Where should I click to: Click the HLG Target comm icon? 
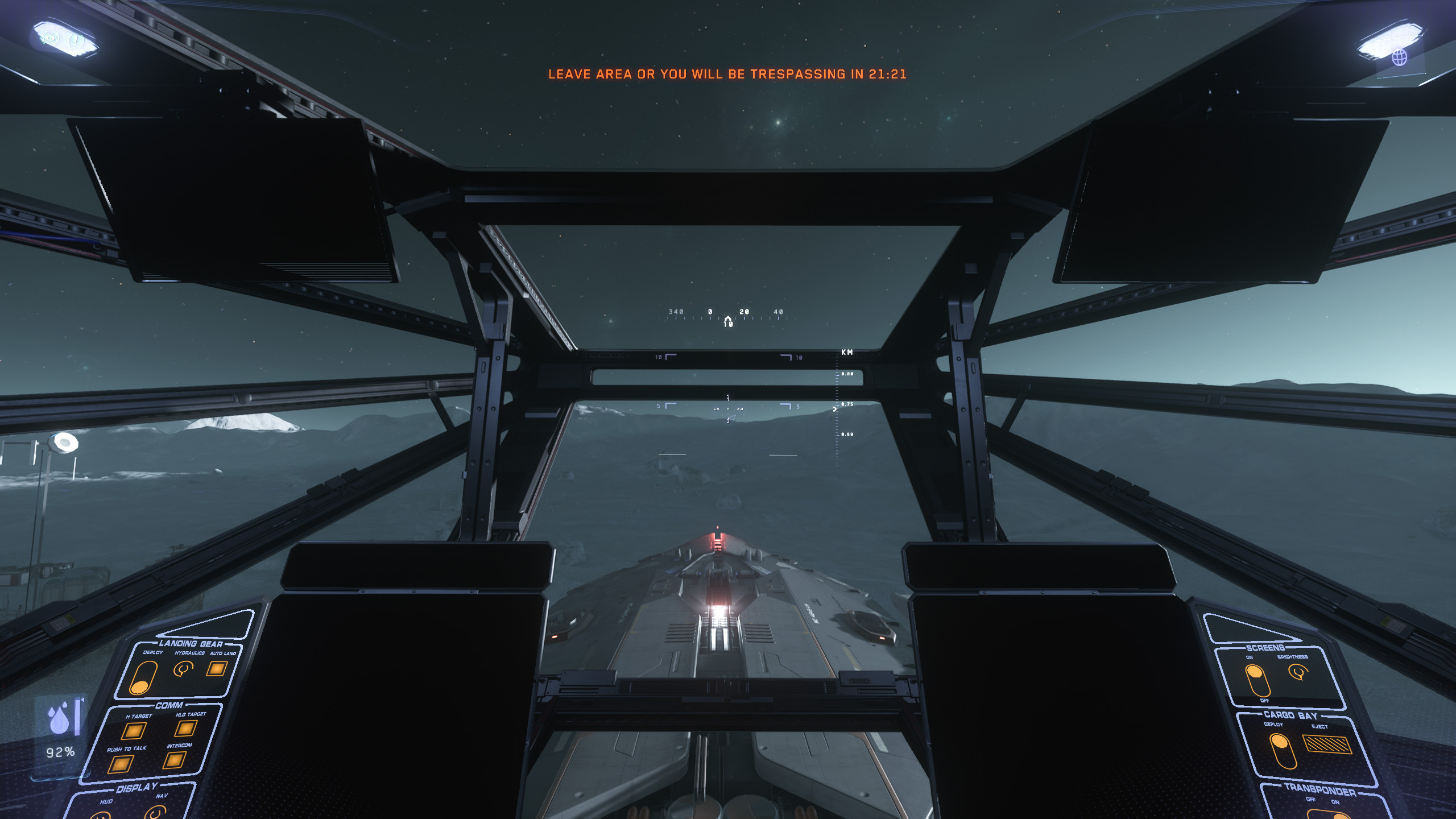tap(185, 729)
